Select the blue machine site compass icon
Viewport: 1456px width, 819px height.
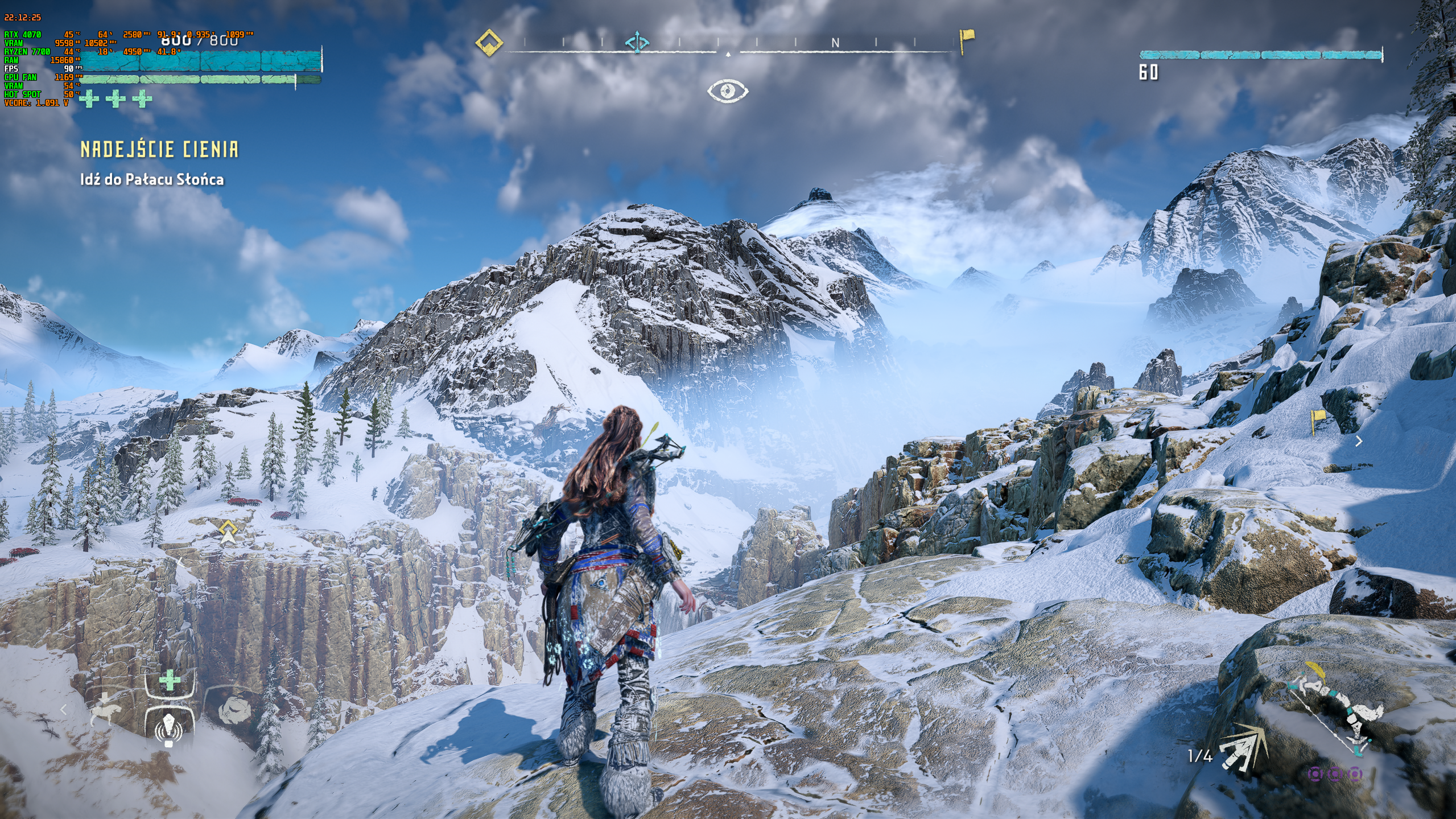click(637, 43)
